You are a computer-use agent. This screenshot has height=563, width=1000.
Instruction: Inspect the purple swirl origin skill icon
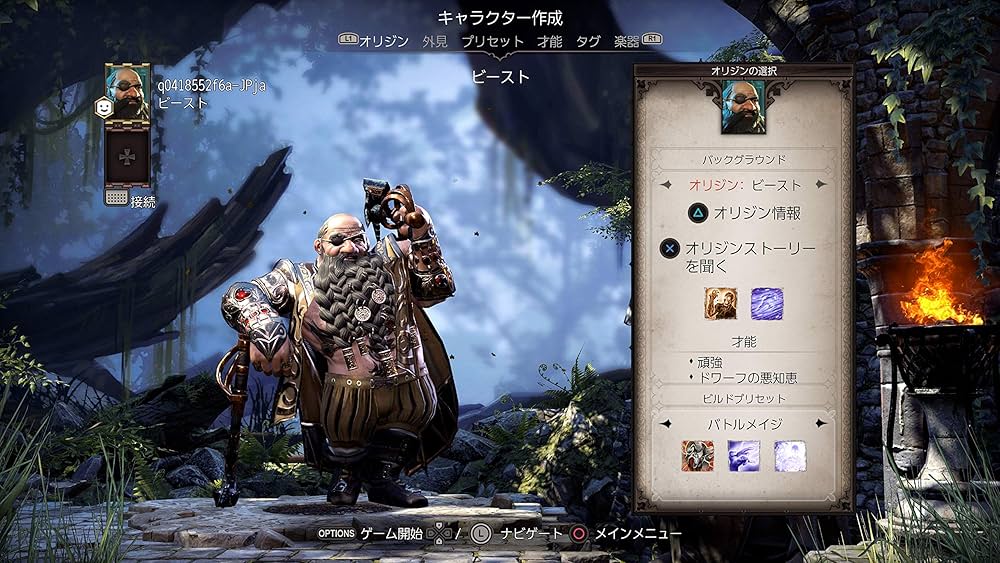pos(767,304)
